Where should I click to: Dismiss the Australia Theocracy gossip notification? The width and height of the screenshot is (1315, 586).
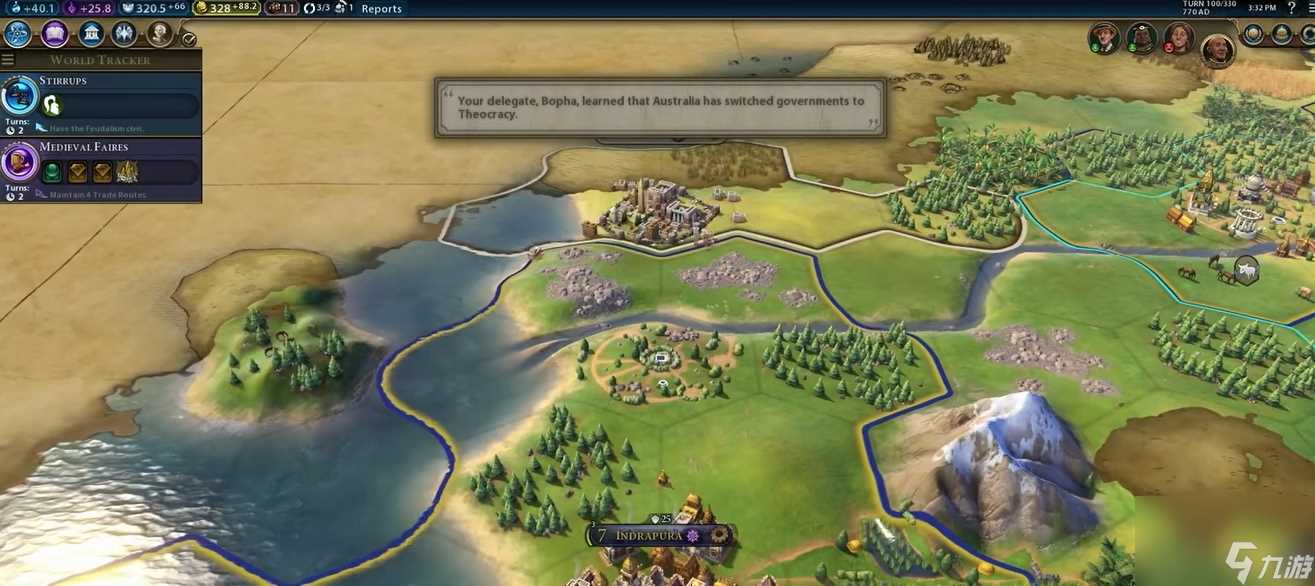point(660,107)
